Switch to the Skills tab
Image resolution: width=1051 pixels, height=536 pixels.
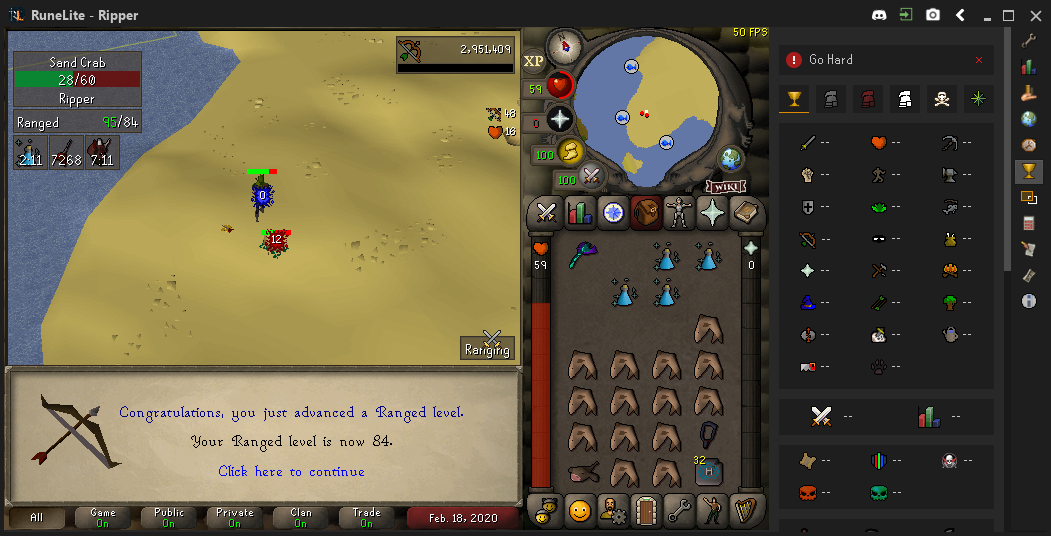tap(580, 212)
